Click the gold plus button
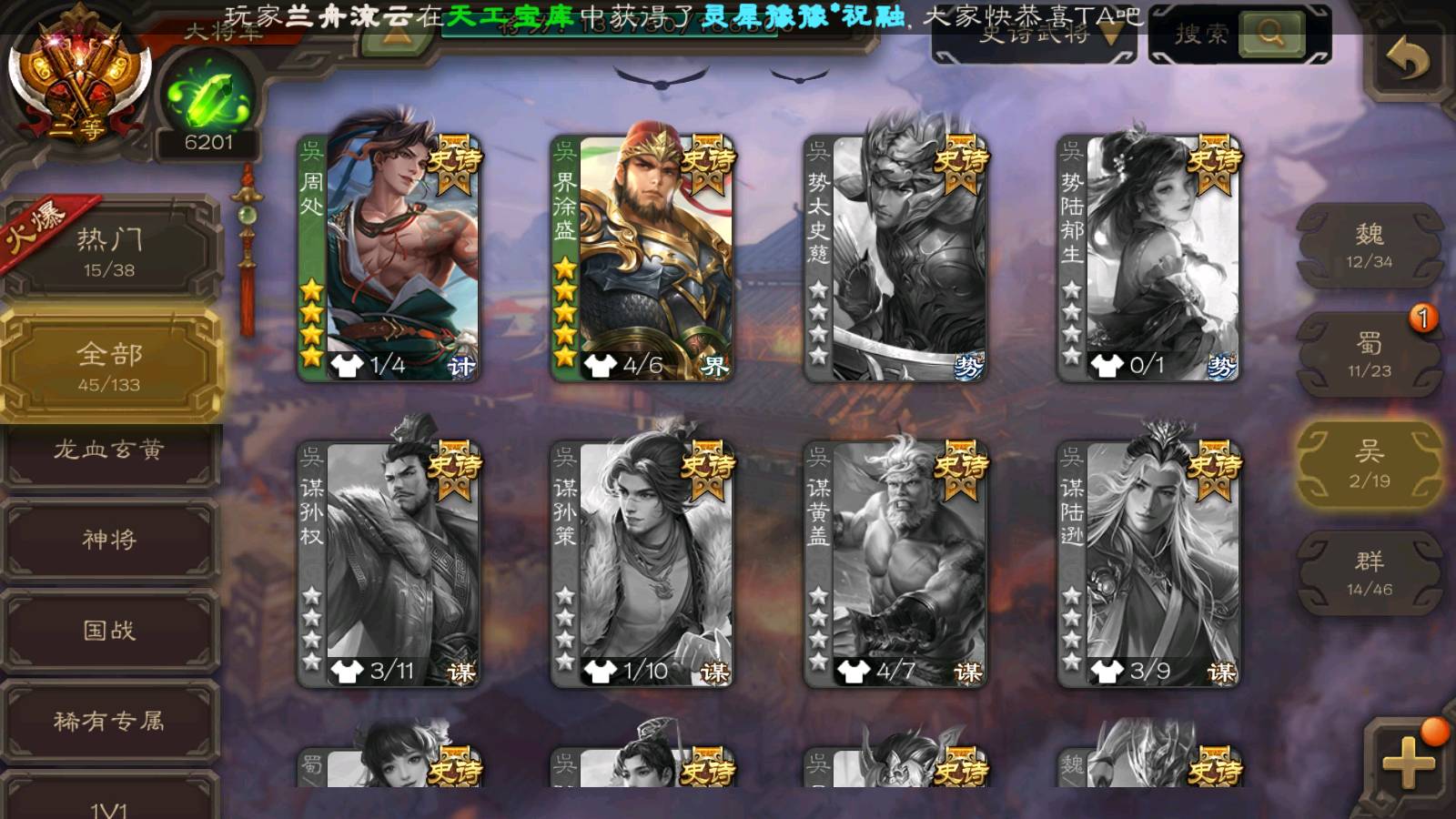Viewport: 1456px width, 819px height. coord(1407,763)
